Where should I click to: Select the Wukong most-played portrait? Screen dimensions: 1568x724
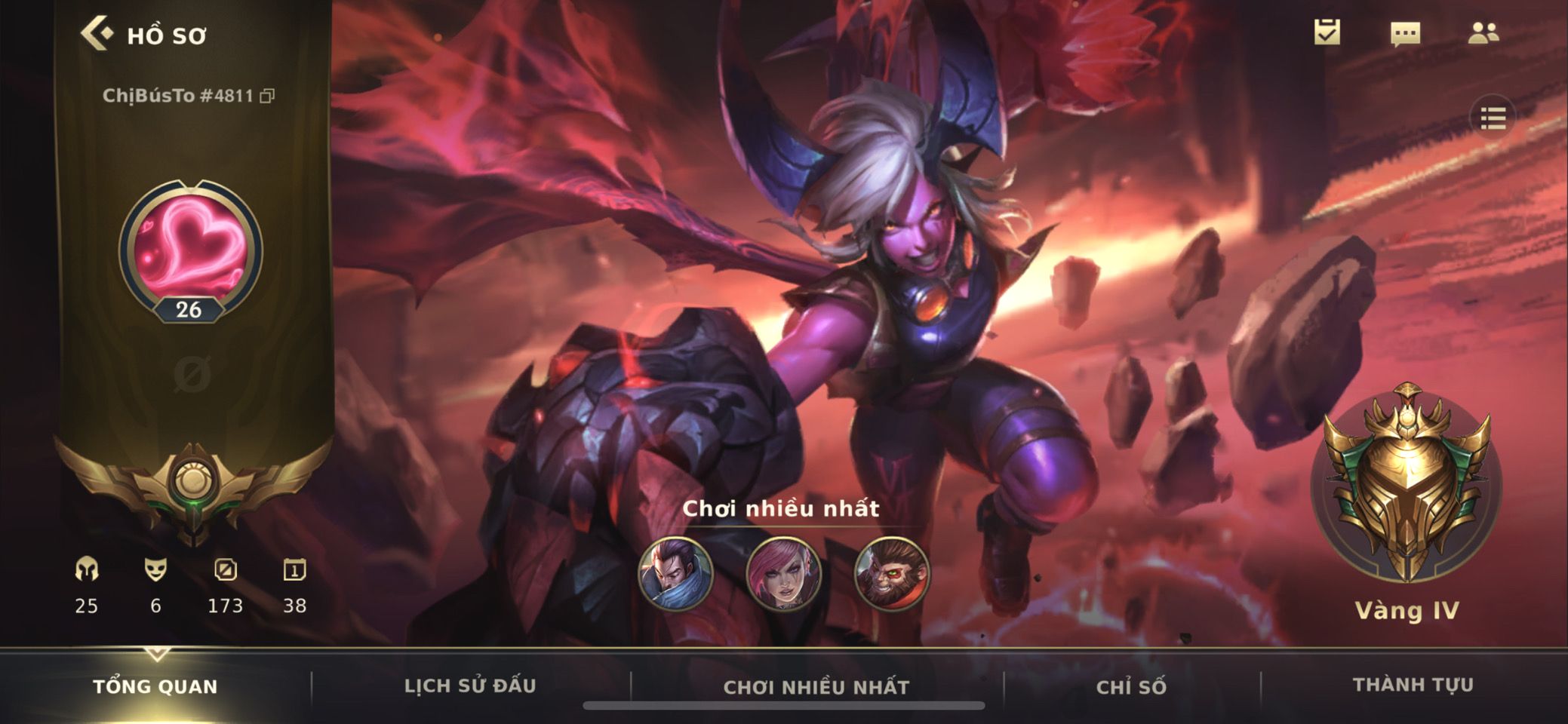[x=891, y=574]
